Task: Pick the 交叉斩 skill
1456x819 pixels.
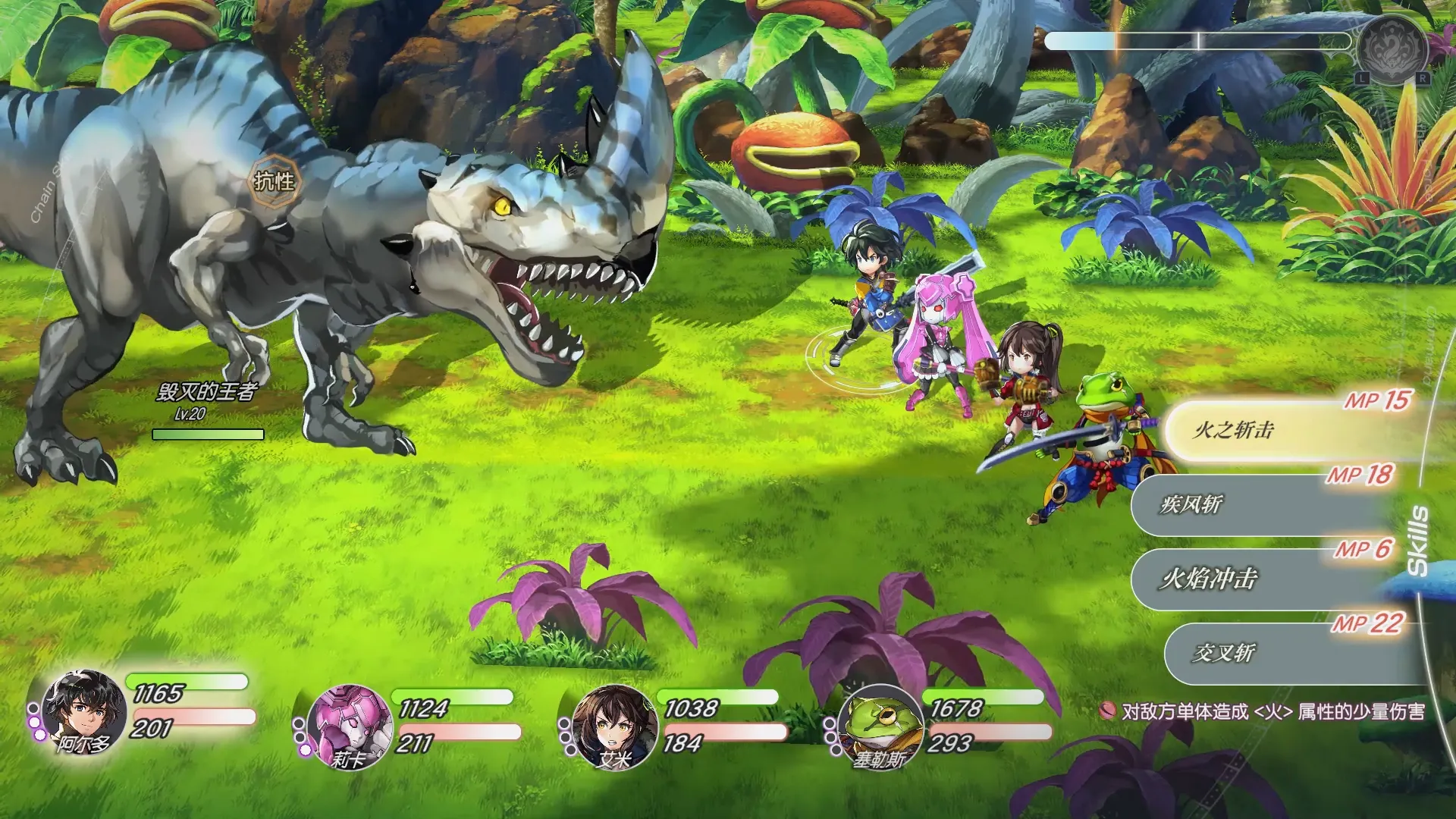Action: (1289, 653)
